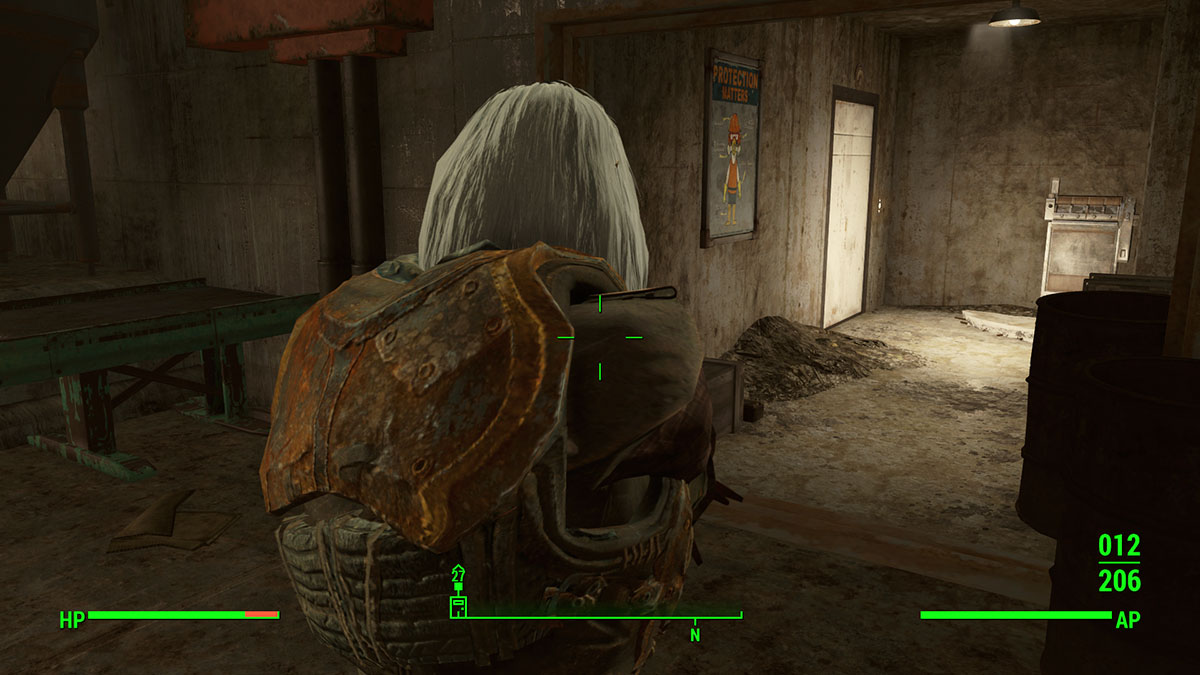Click the north N indicator on the compass

[694, 634]
